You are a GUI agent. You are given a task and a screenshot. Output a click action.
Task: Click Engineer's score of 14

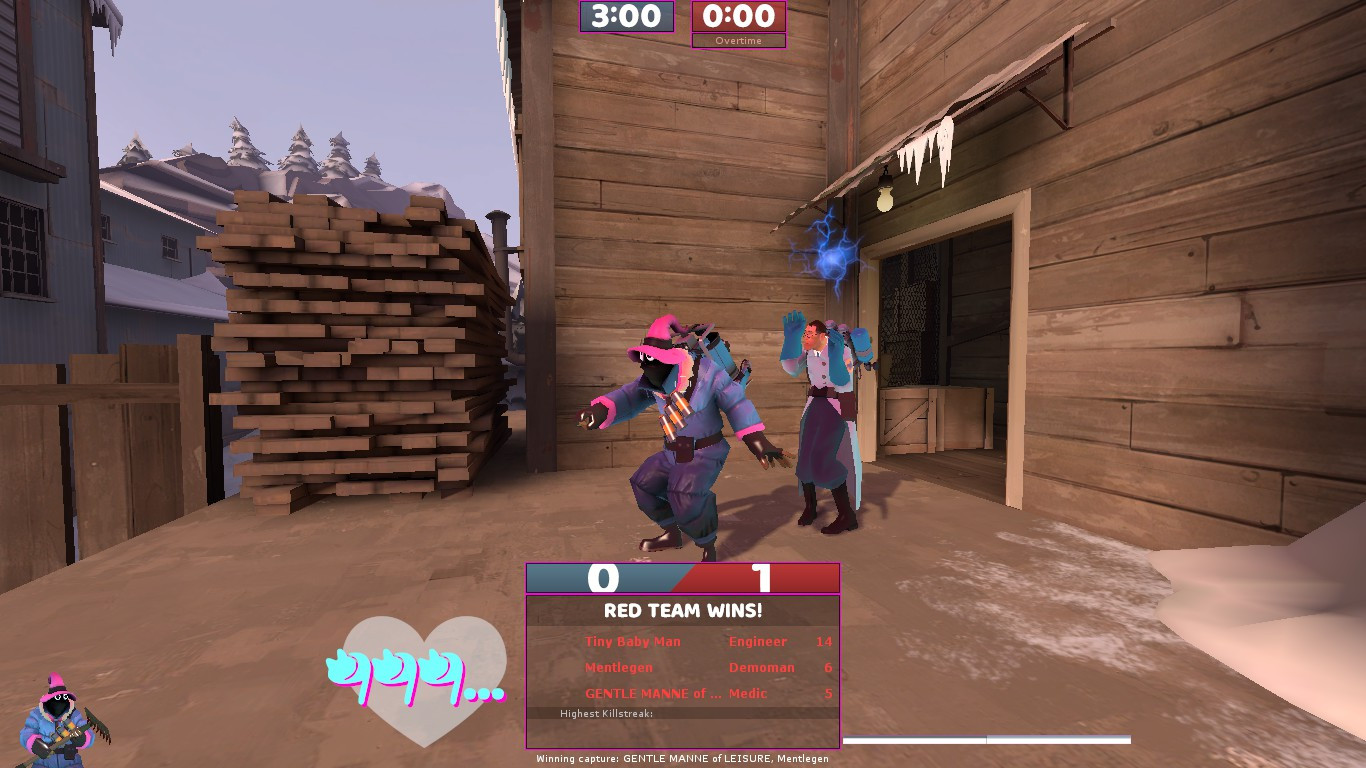(823, 642)
